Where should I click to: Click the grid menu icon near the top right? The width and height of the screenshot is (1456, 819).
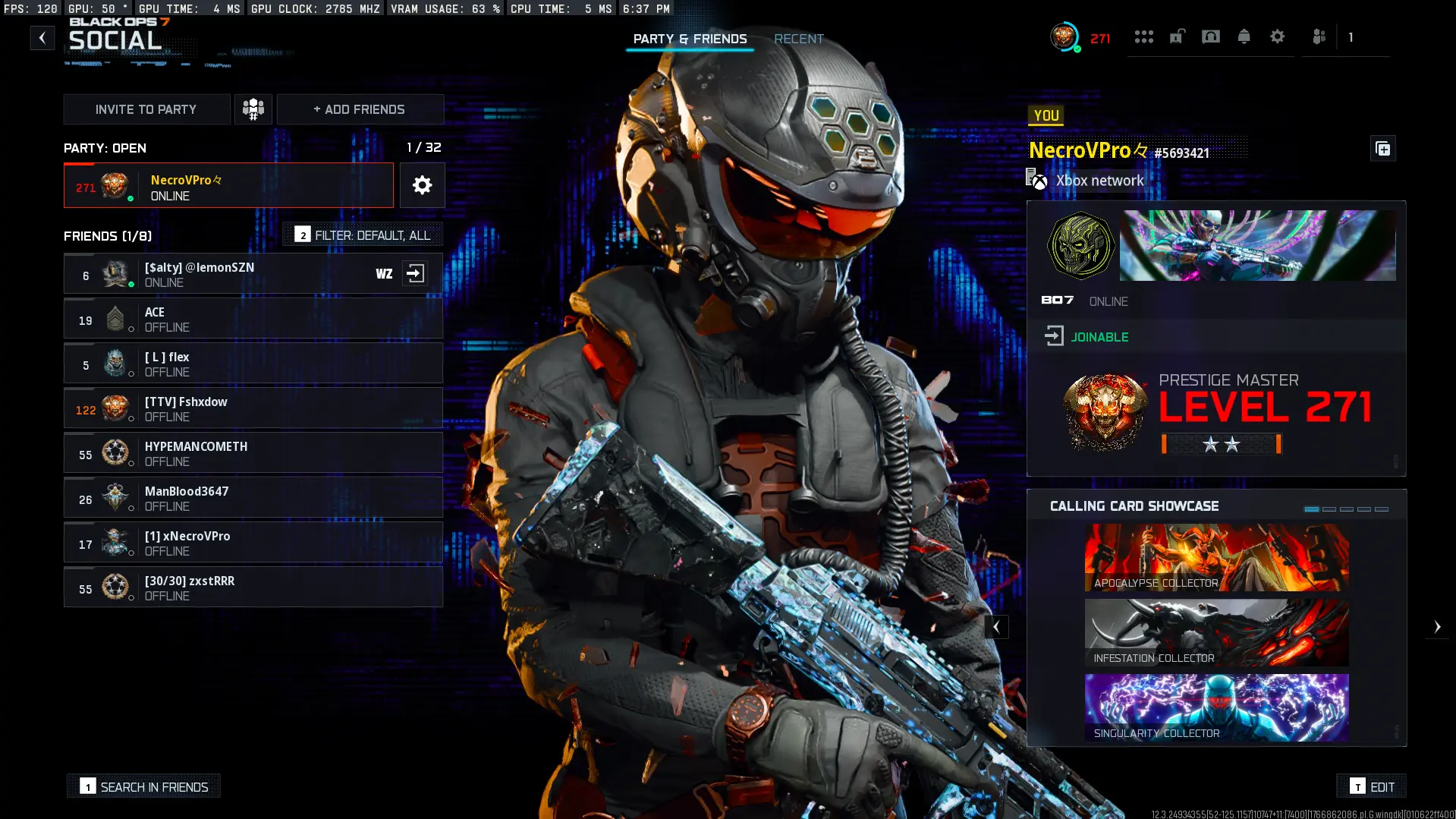(x=1144, y=36)
